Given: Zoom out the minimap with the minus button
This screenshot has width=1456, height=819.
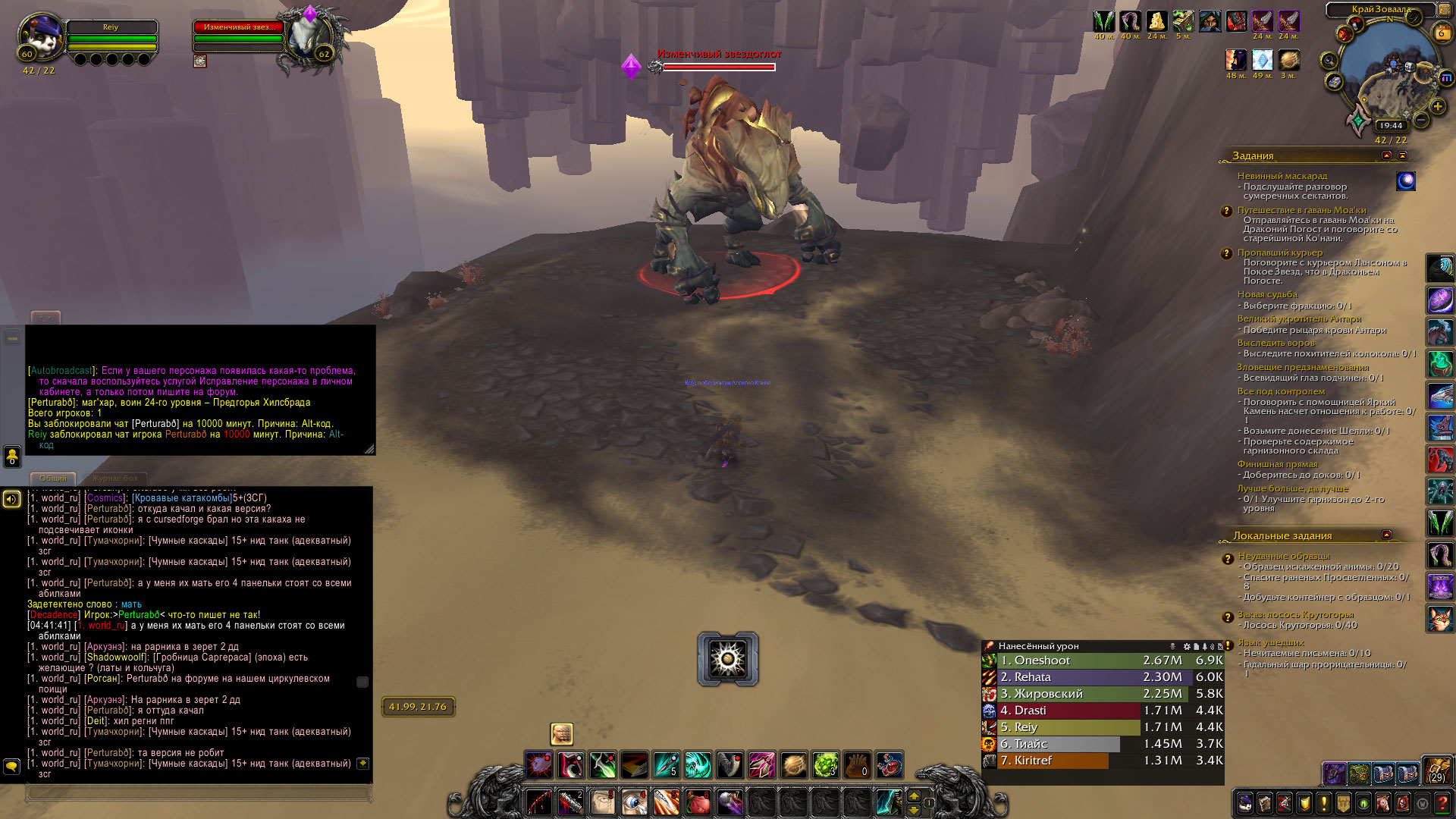Looking at the screenshot, I should pos(1421,120).
